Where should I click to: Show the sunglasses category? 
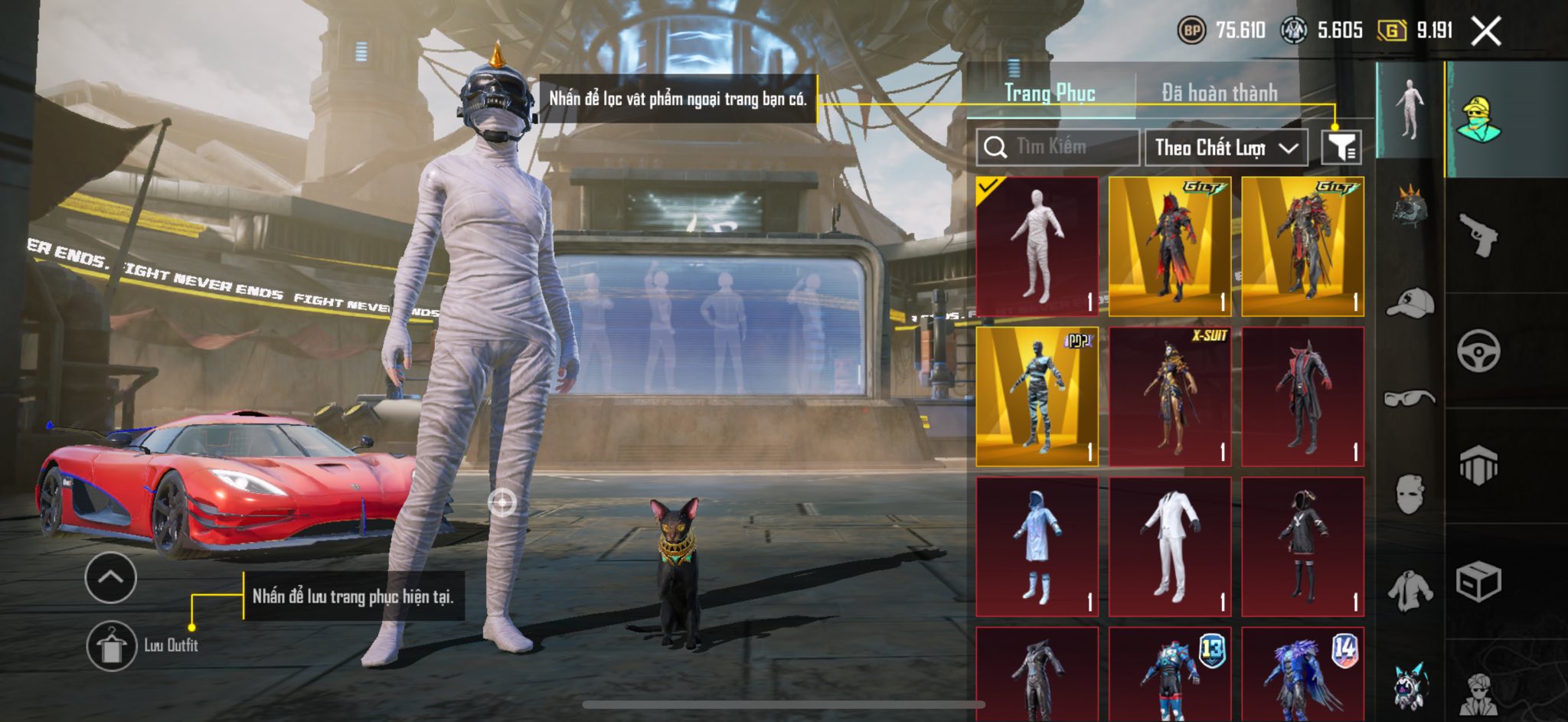coord(1410,398)
